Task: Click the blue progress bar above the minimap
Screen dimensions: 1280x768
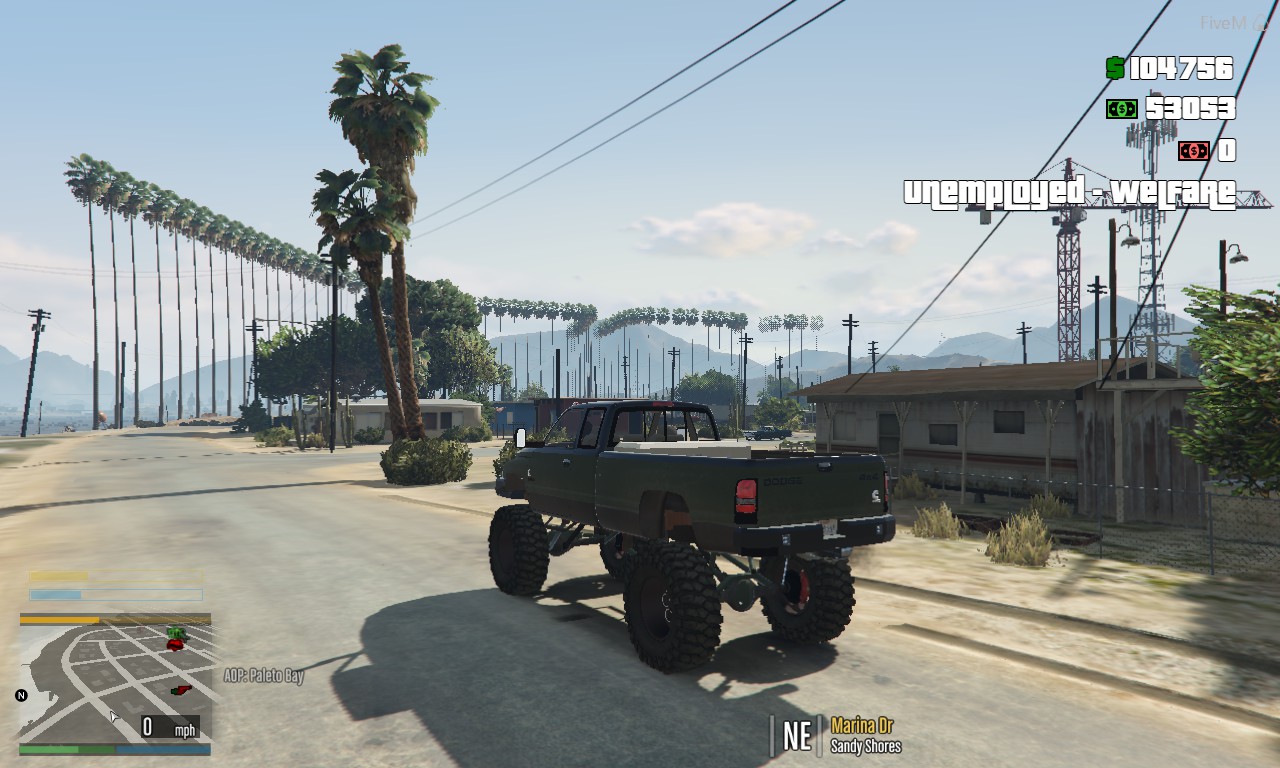Action: (56, 594)
